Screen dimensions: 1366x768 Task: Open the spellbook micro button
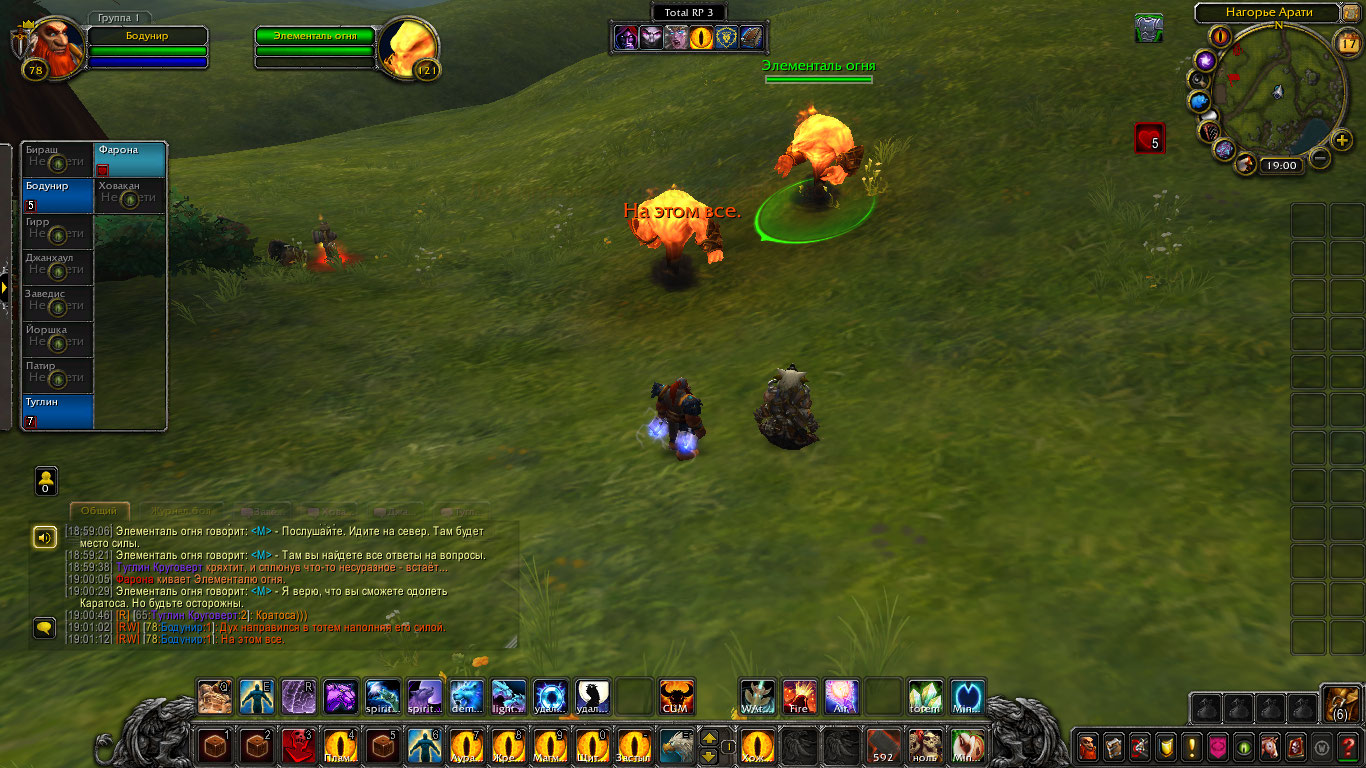(1113, 746)
